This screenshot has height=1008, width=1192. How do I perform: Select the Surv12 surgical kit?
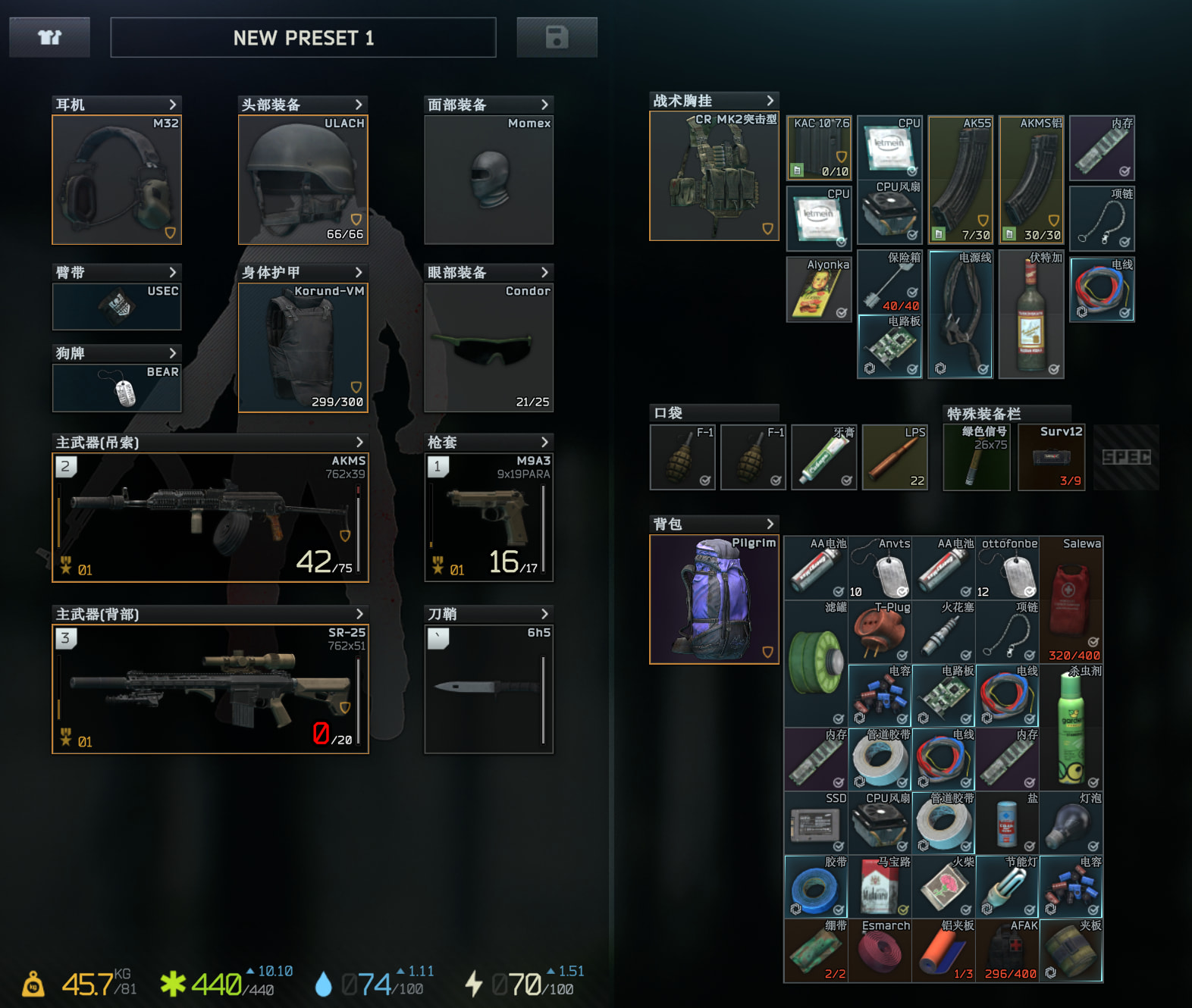[1051, 458]
